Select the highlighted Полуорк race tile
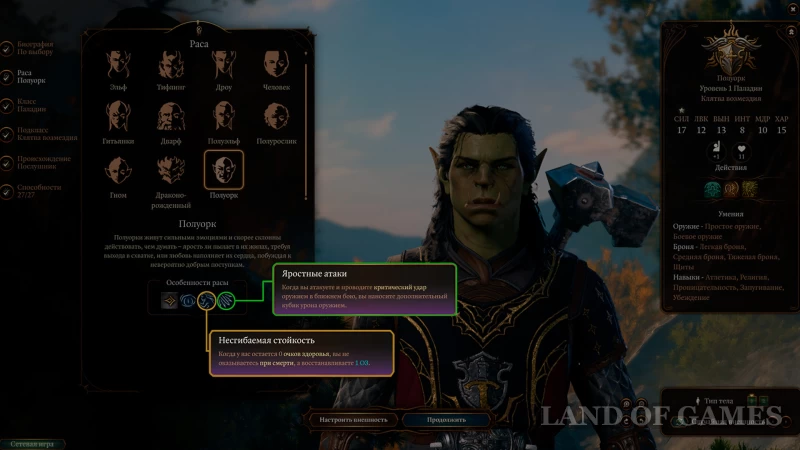The height and width of the screenshot is (450, 800). click(x=224, y=172)
